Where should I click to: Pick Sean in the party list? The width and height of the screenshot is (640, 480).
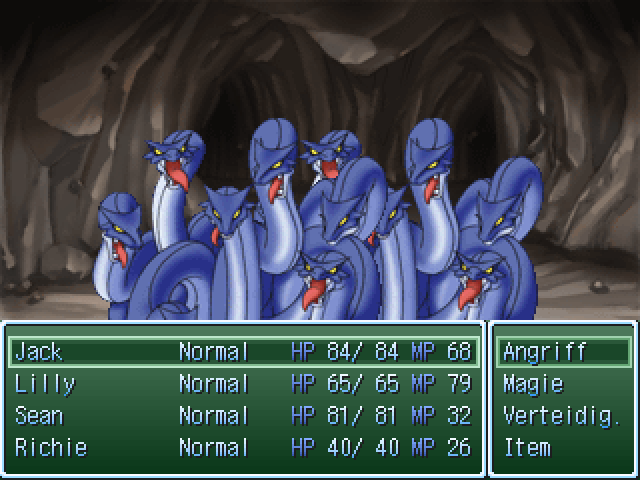(x=243, y=416)
